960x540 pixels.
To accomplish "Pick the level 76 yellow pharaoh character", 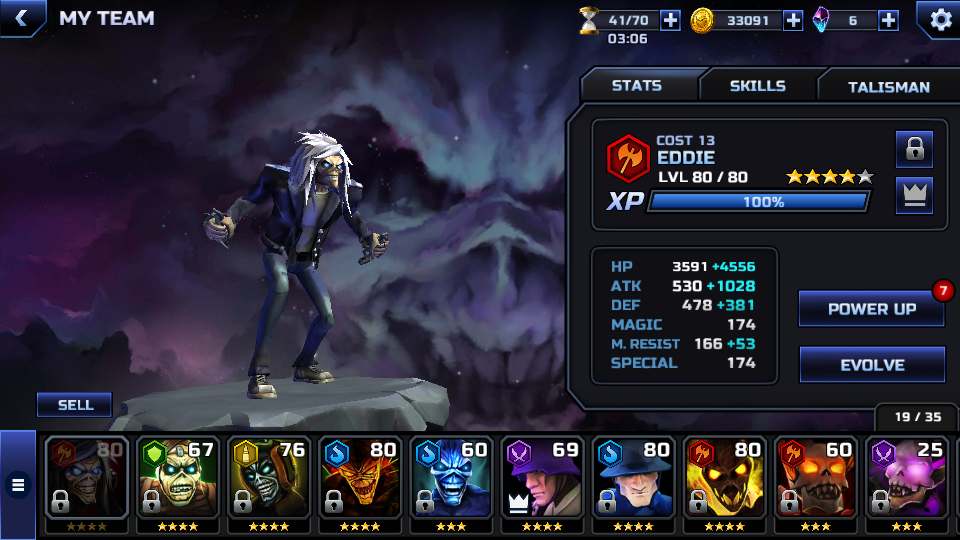I will click(x=267, y=478).
